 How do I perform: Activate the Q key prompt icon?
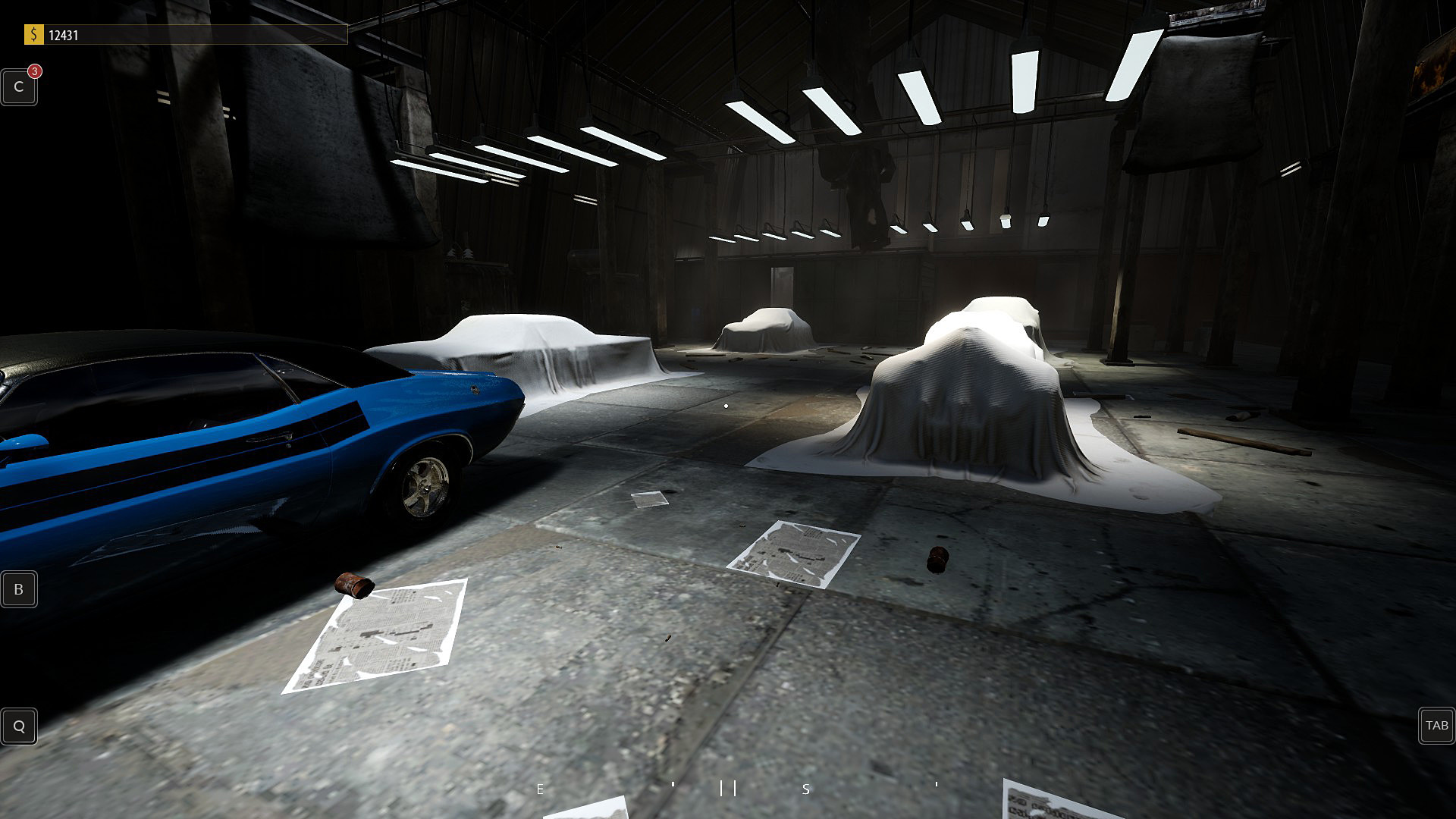click(19, 726)
